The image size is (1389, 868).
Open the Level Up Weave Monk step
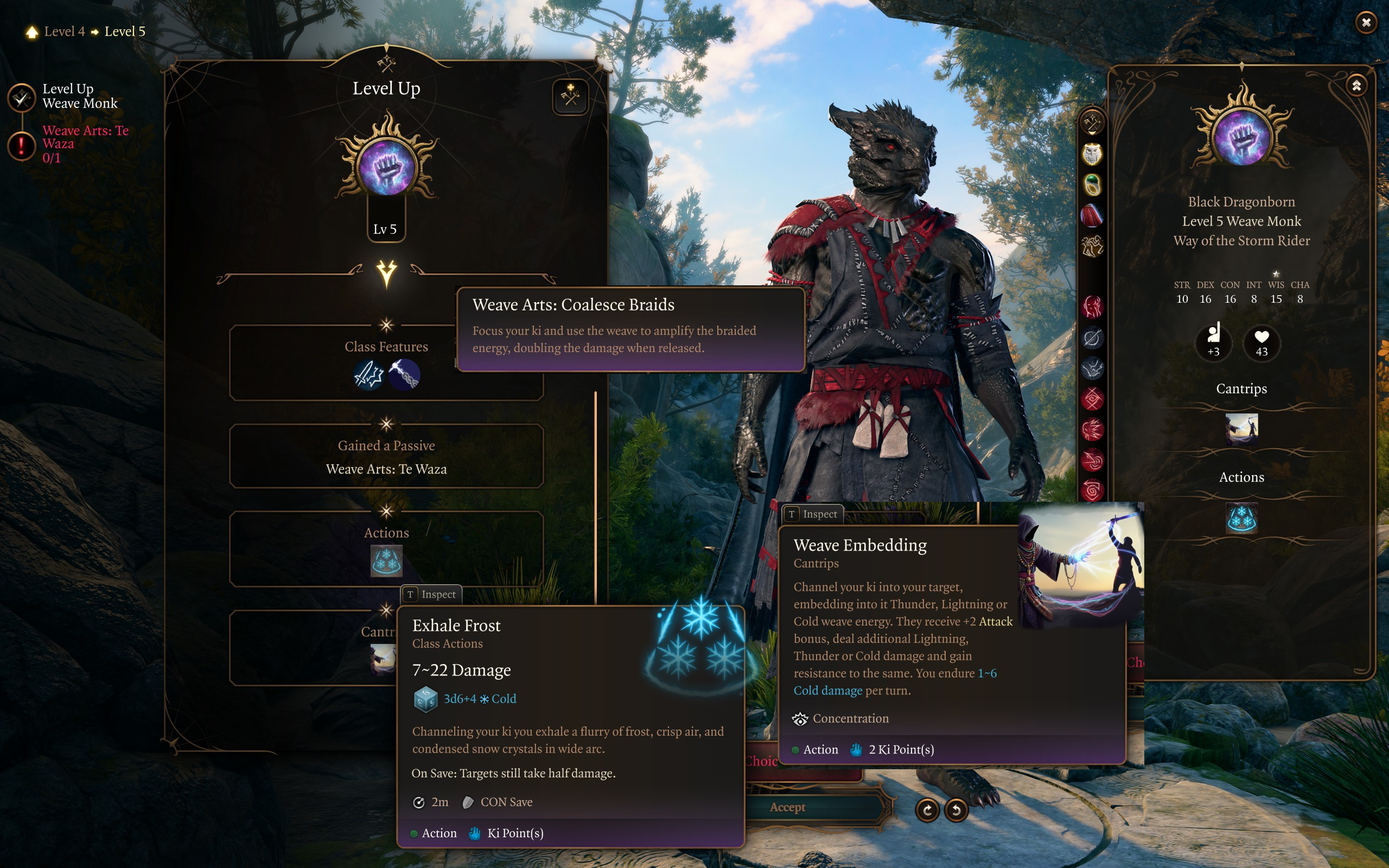(x=22, y=98)
